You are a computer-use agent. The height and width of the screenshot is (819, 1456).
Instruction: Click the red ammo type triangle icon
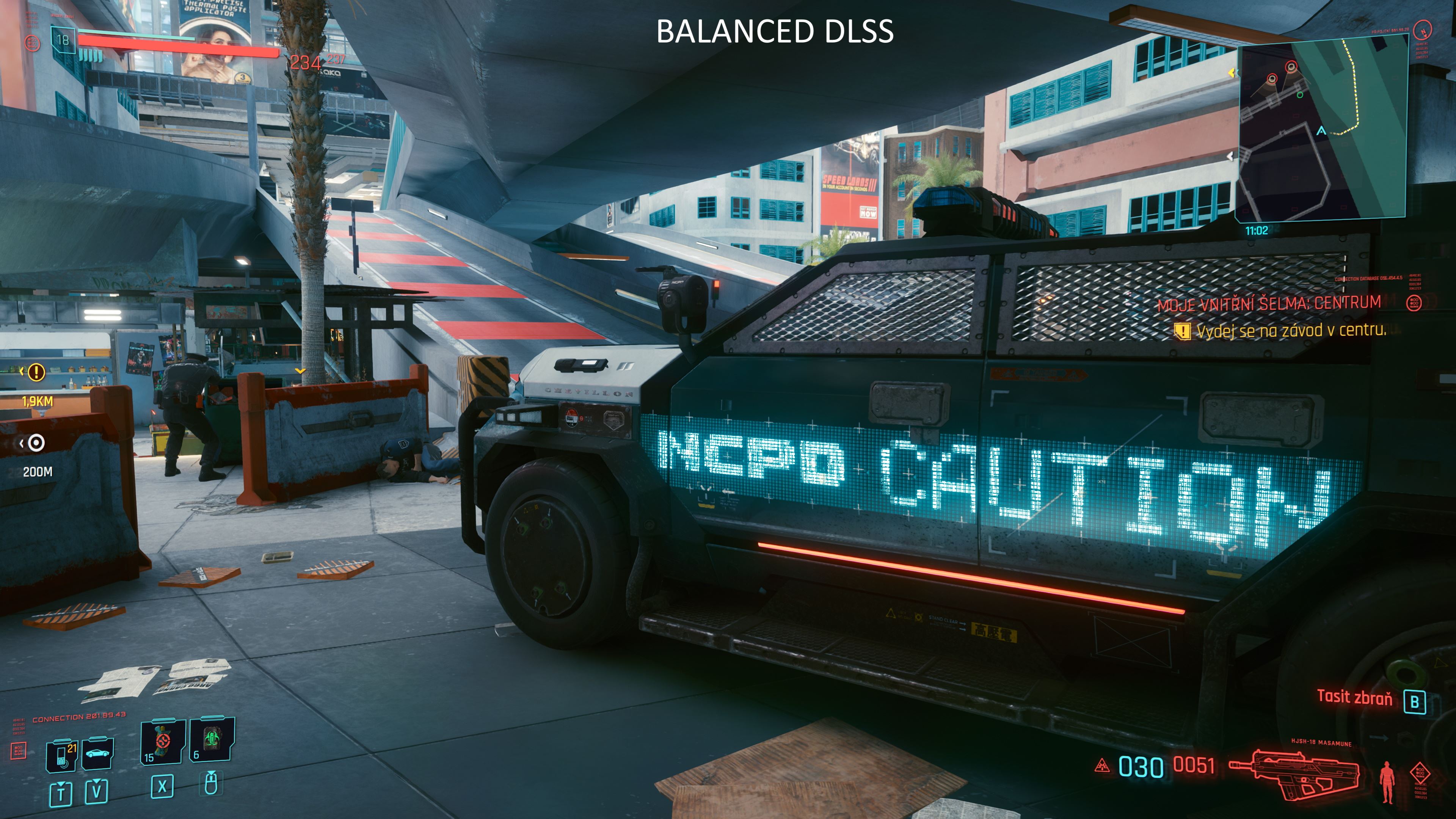tap(1101, 766)
